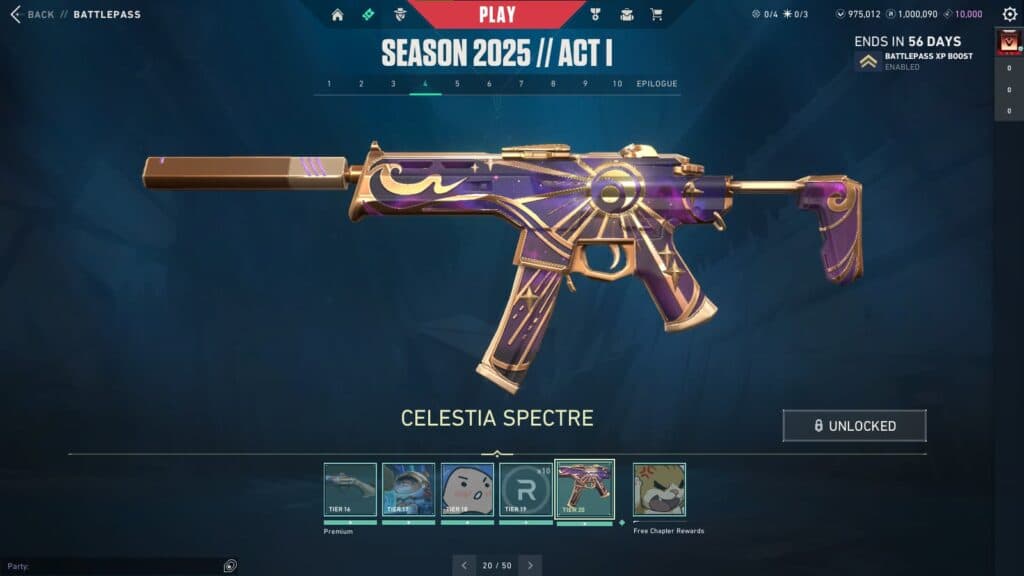This screenshot has width=1024, height=576.
Task: Select the Tier 16 reward thumbnail
Action: pos(350,489)
